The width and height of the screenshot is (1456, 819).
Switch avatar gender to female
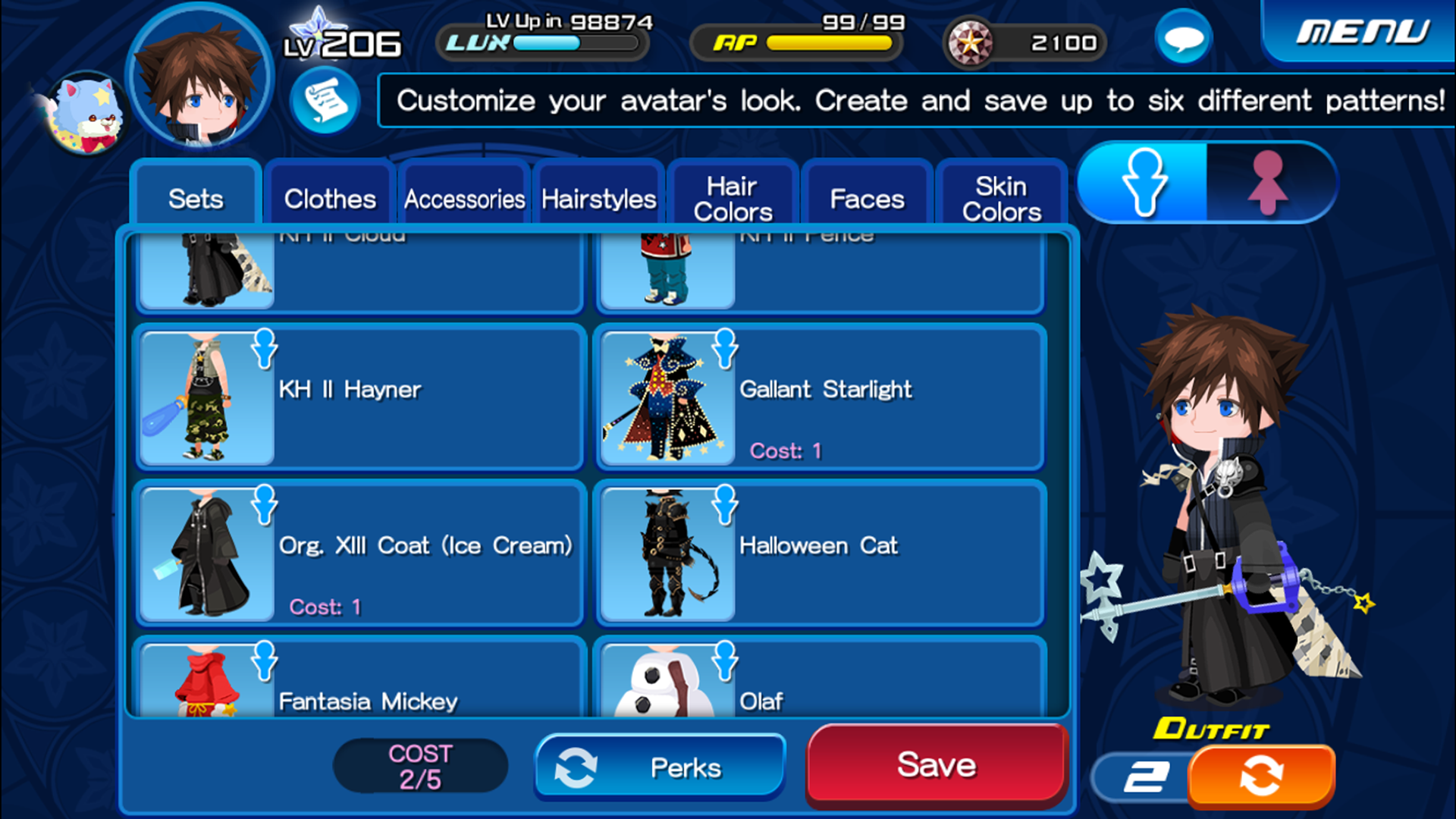pyautogui.click(x=1268, y=182)
